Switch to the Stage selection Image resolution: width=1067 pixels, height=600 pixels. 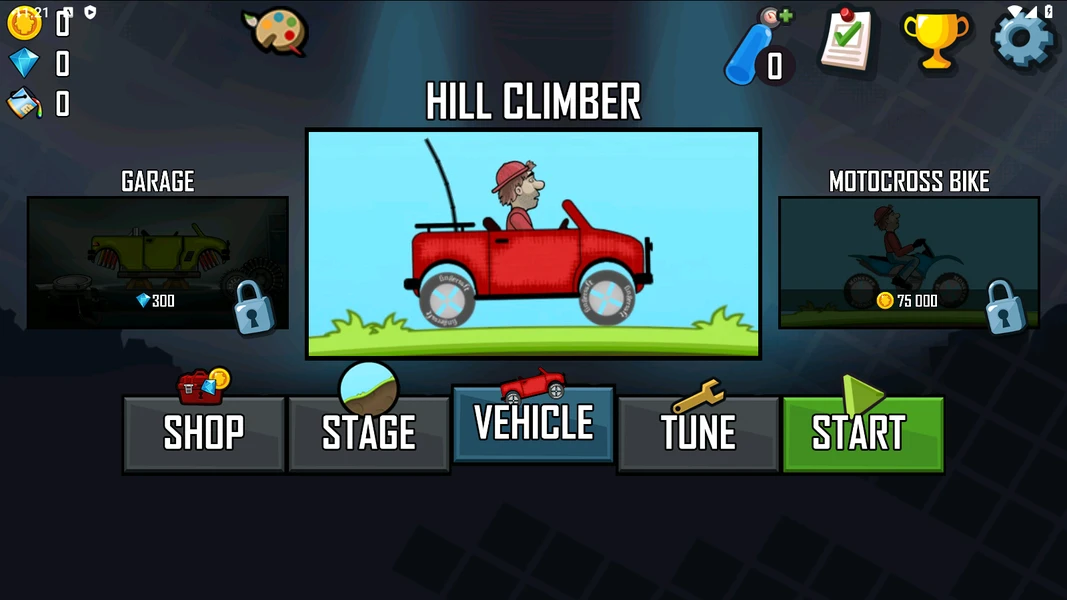(368, 433)
